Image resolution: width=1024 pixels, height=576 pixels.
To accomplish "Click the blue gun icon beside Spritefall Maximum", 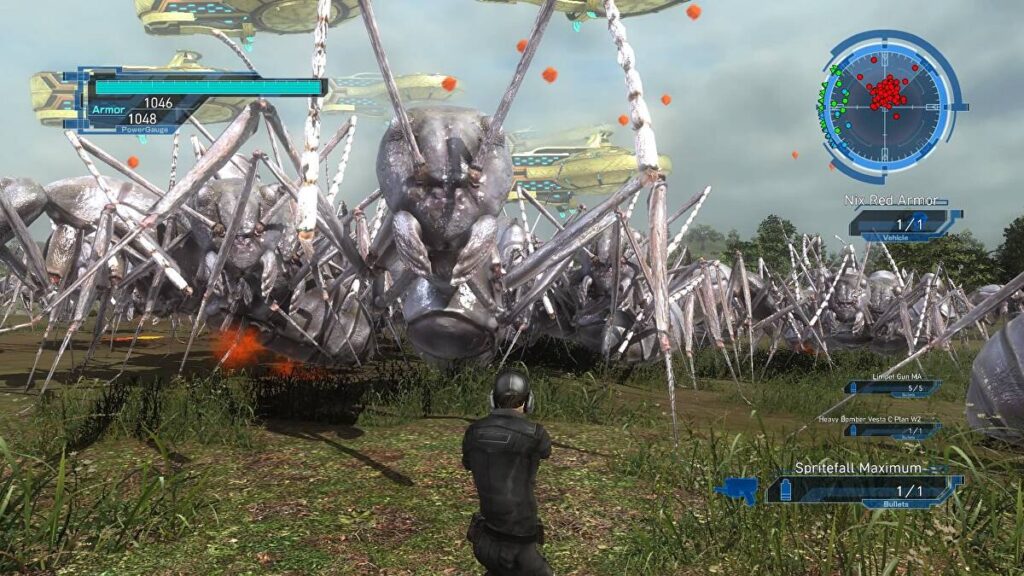I will click(736, 489).
